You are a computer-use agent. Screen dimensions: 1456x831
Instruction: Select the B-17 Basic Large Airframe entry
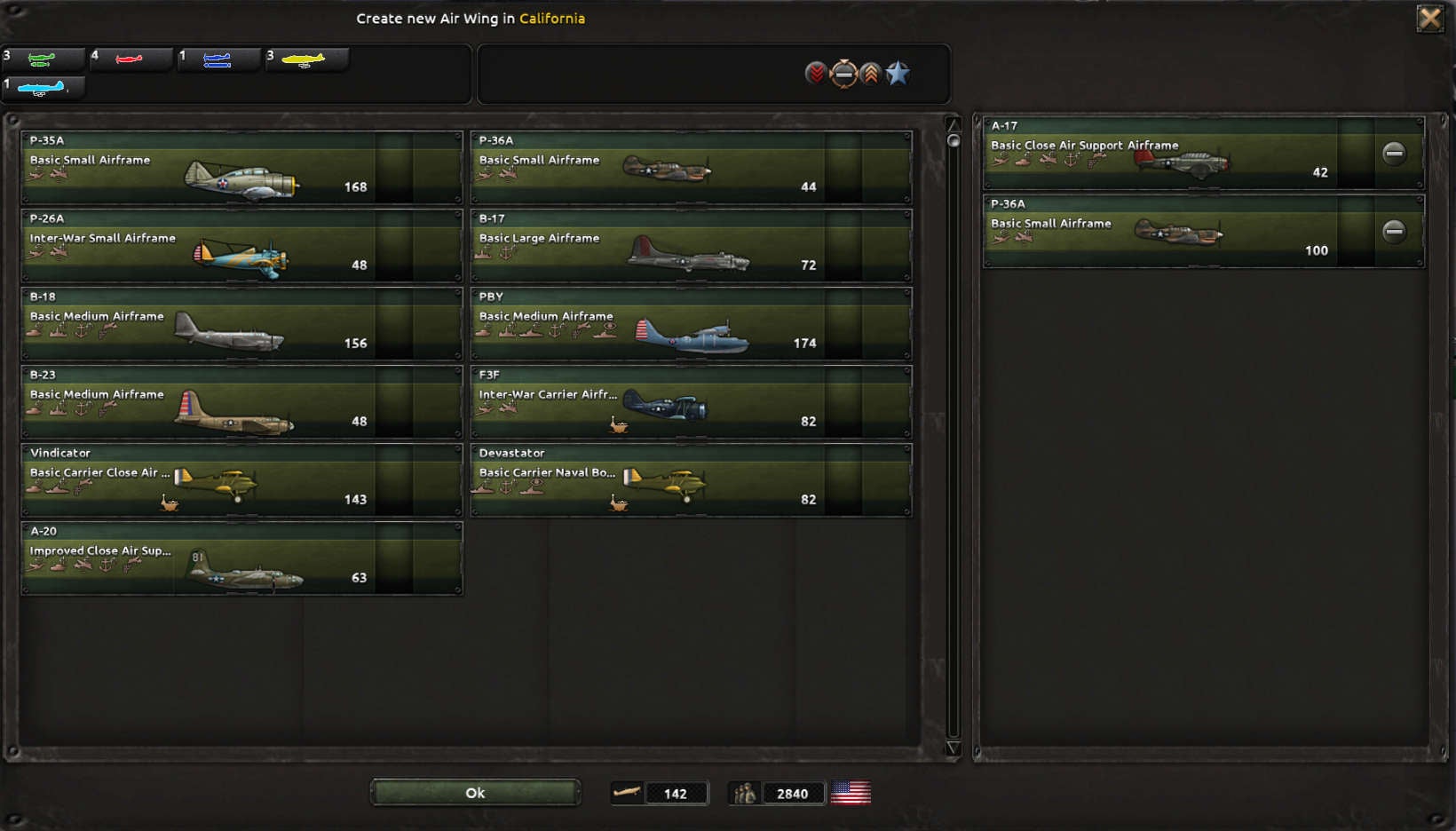click(691, 246)
